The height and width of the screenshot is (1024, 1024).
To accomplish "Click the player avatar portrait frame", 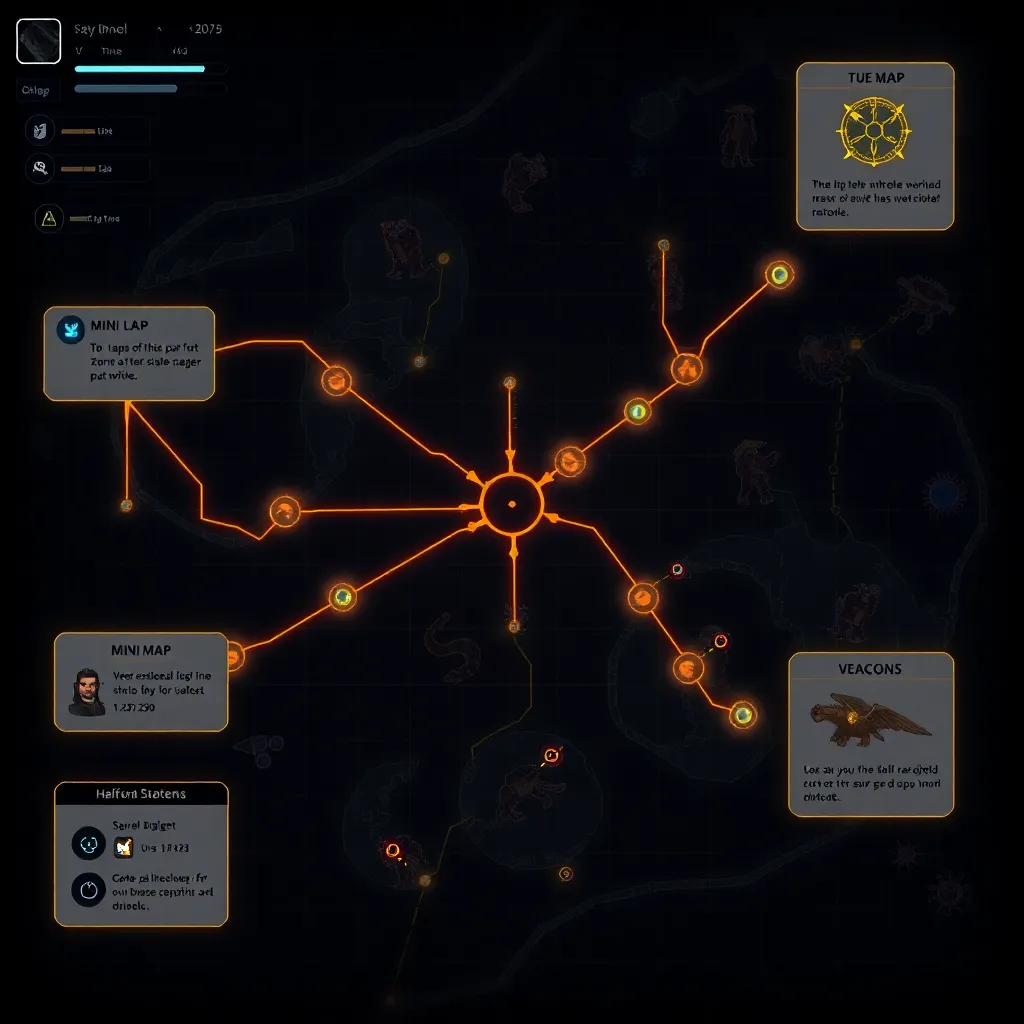I will pyautogui.click(x=39, y=41).
